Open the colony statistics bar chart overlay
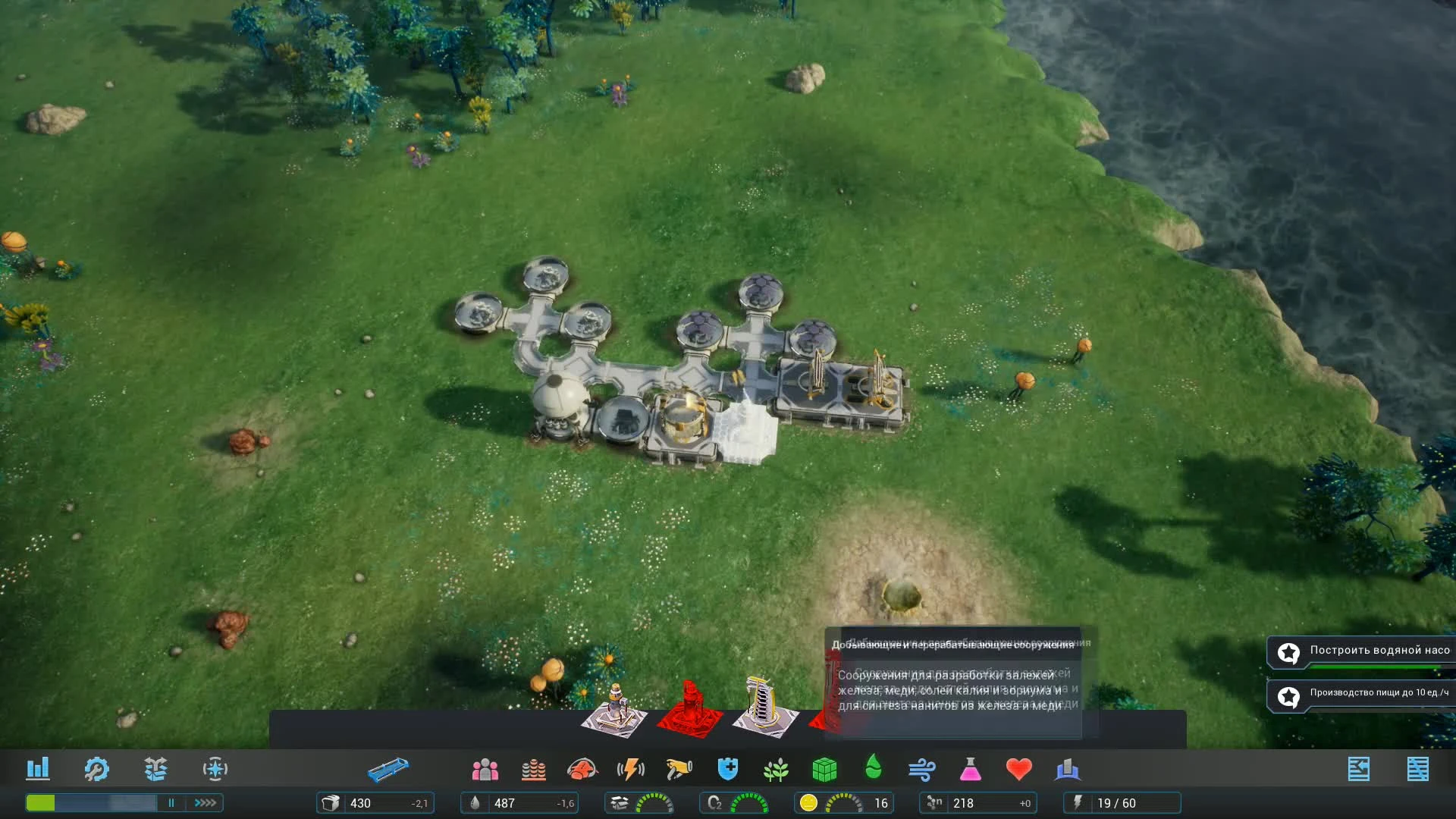 pyautogui.click(x=39, y=769)
